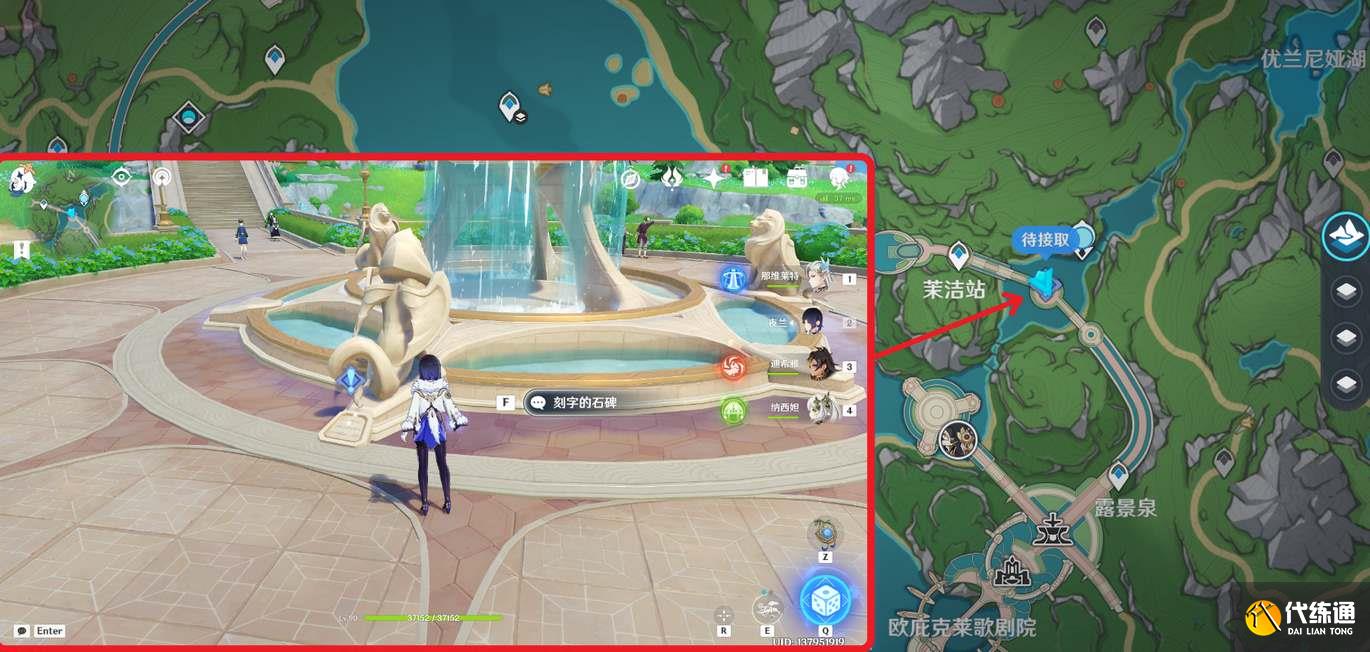Open the chat speech bubble

[22, 631]
